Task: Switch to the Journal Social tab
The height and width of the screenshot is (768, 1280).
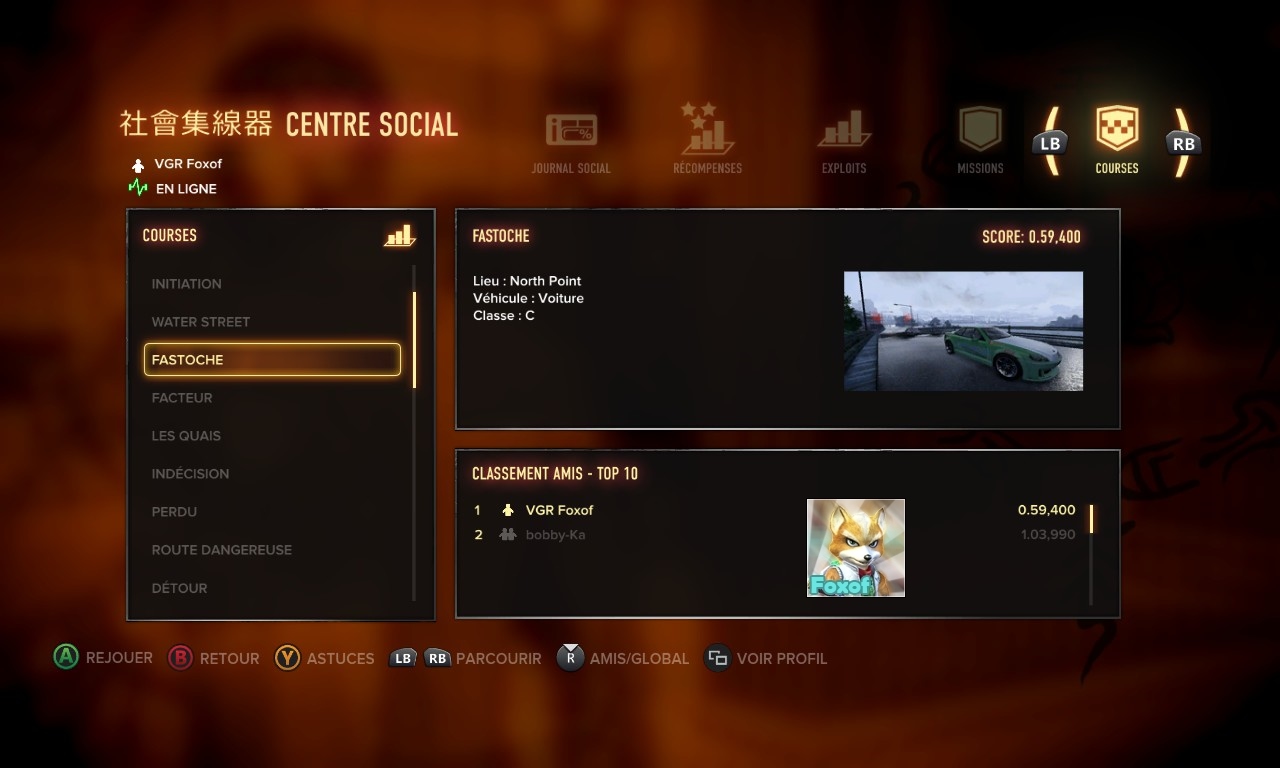Action: pyautogui.click(x=571, y=142)
